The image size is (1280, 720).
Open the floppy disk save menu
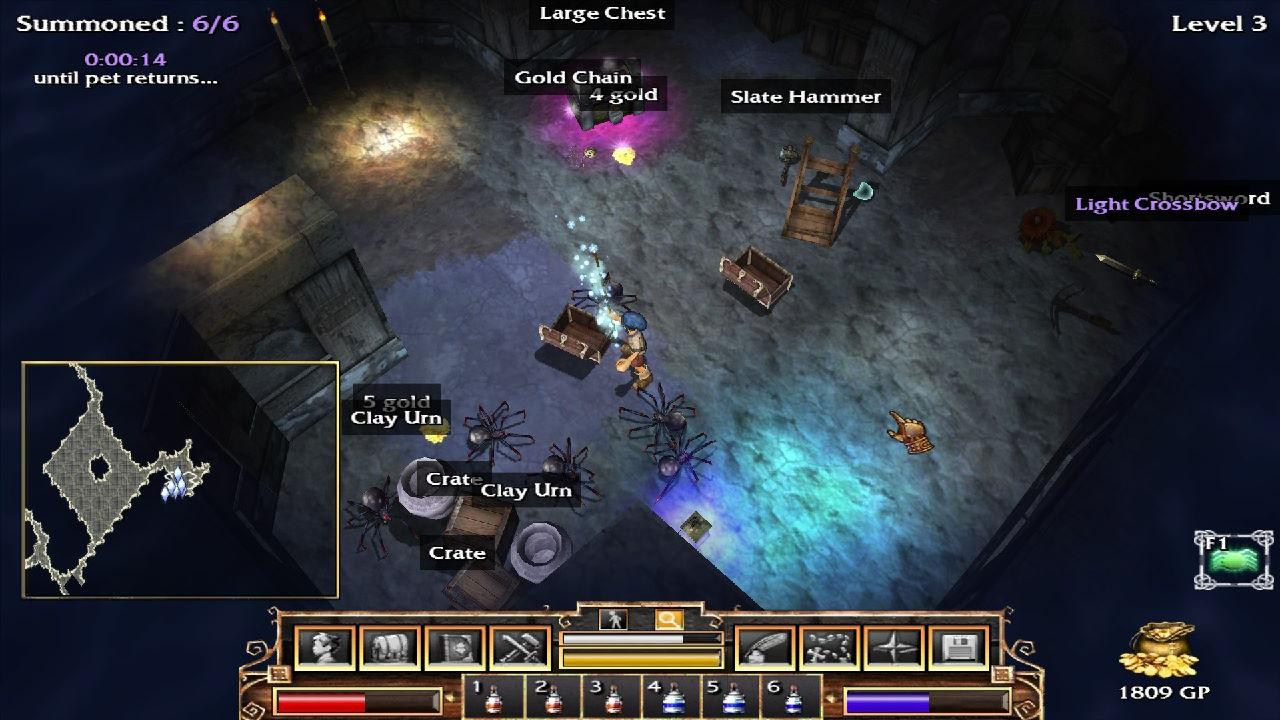(958, 648)
